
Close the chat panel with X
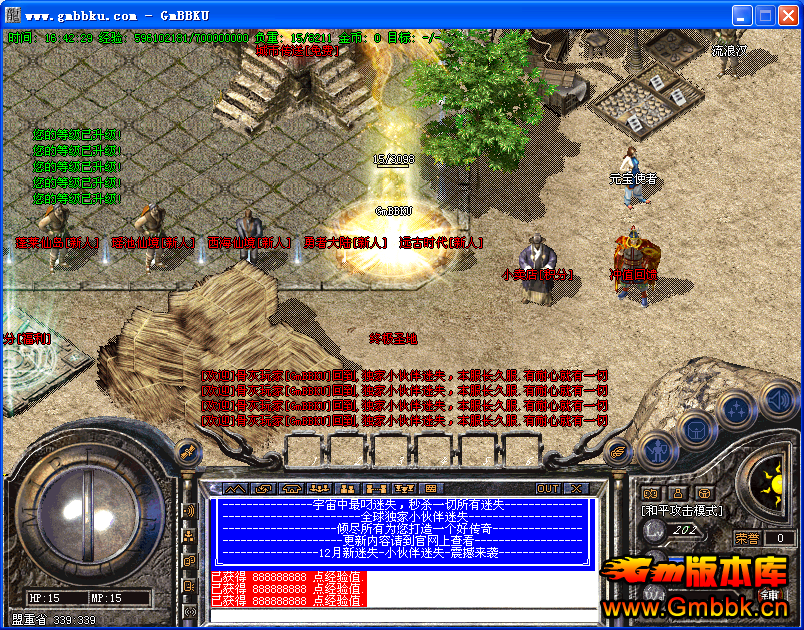(577, 488)
